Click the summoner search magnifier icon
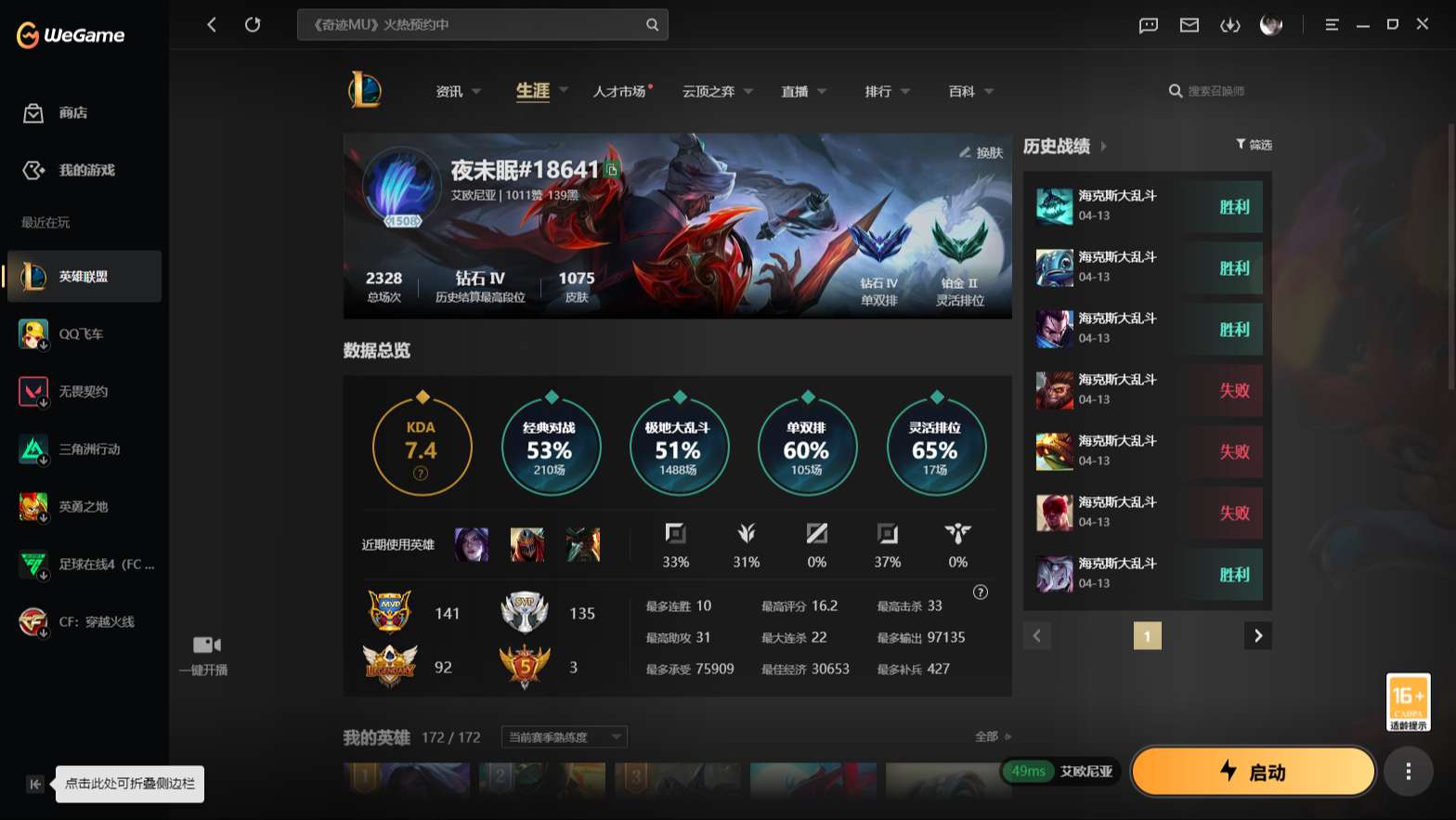This screenshot has height=820, width=1456. (x=1175, y=90)
